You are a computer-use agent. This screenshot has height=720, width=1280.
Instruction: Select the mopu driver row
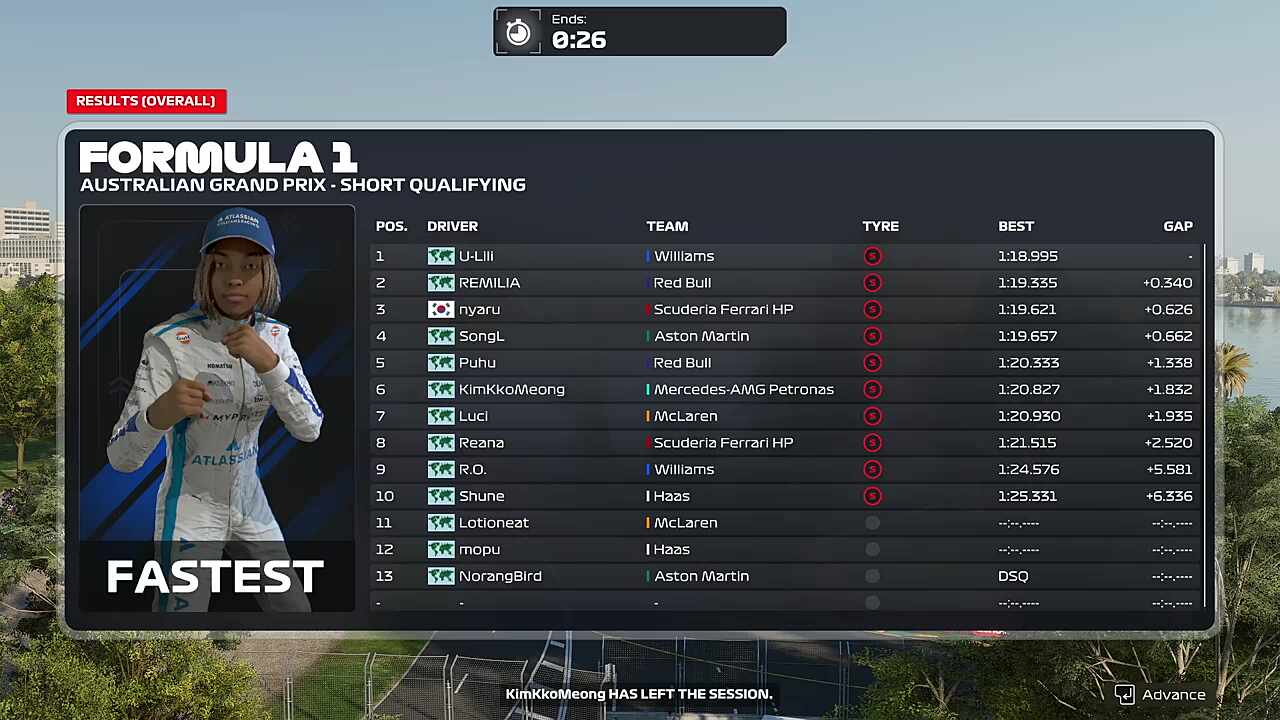click(785, 550)
